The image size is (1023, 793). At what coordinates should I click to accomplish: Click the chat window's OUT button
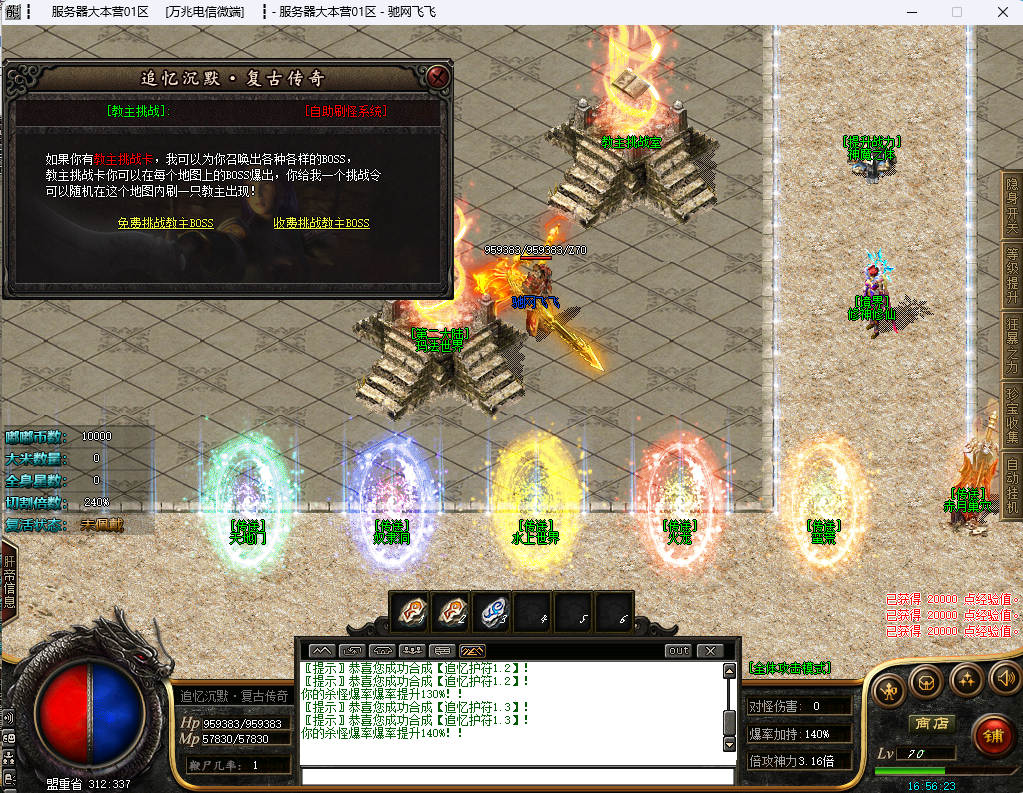point(678,651)
